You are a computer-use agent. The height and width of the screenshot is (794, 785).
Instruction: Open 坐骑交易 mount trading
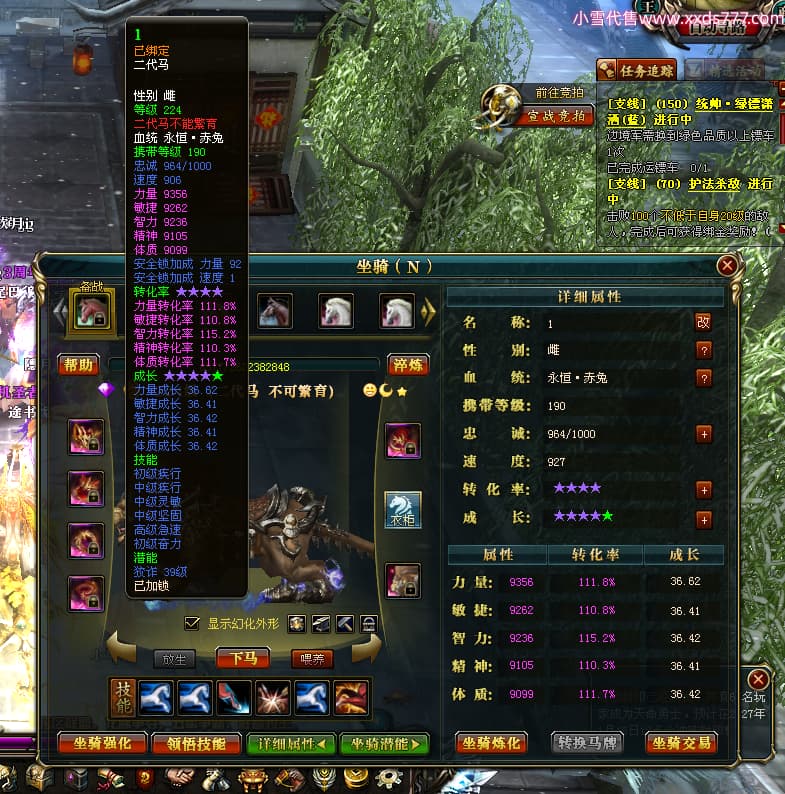[685, 743]
